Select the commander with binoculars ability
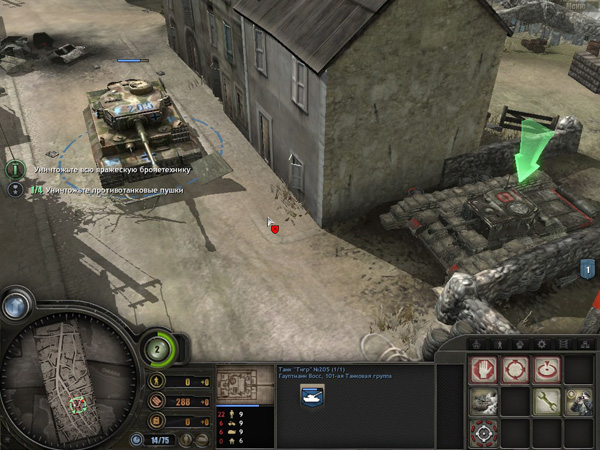 pos(578,402)
